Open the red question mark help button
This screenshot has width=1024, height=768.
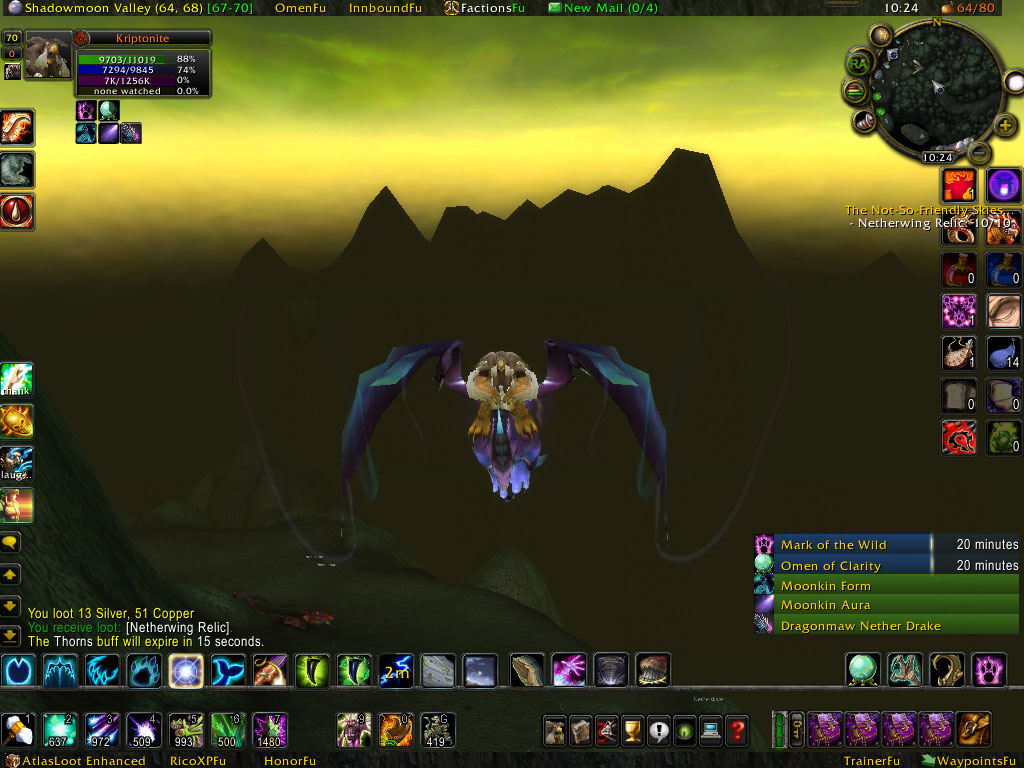pyautogui.click(x=737, y=730)
